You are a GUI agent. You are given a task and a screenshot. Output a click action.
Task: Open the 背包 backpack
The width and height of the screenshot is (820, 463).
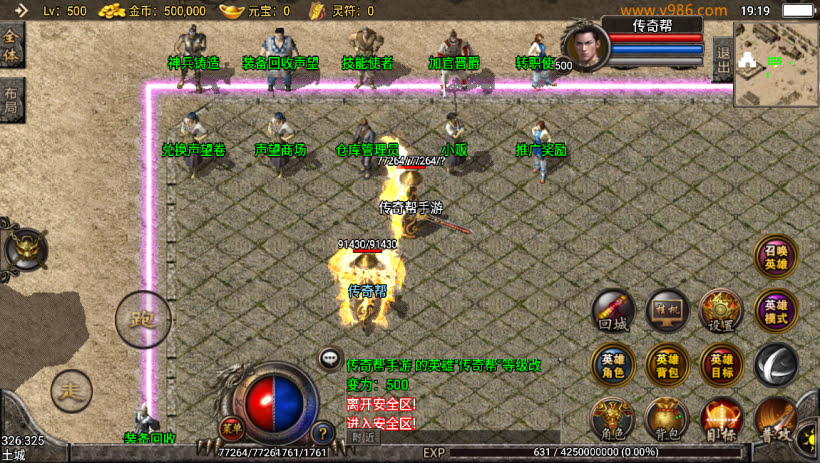click(x=667, y=418)
